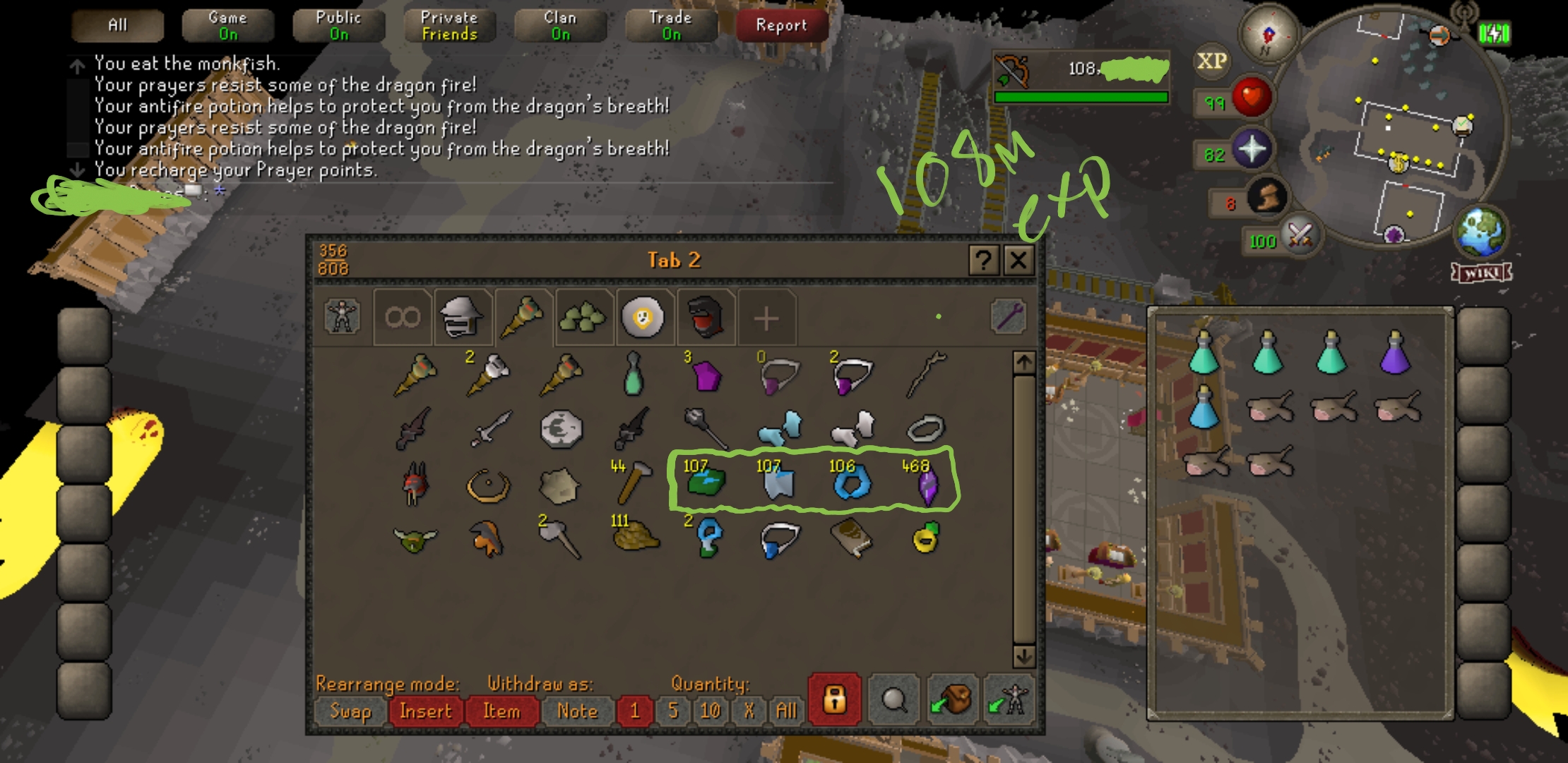
Task: Set withdraw mode to Note
Action: (x=578, y=711)
